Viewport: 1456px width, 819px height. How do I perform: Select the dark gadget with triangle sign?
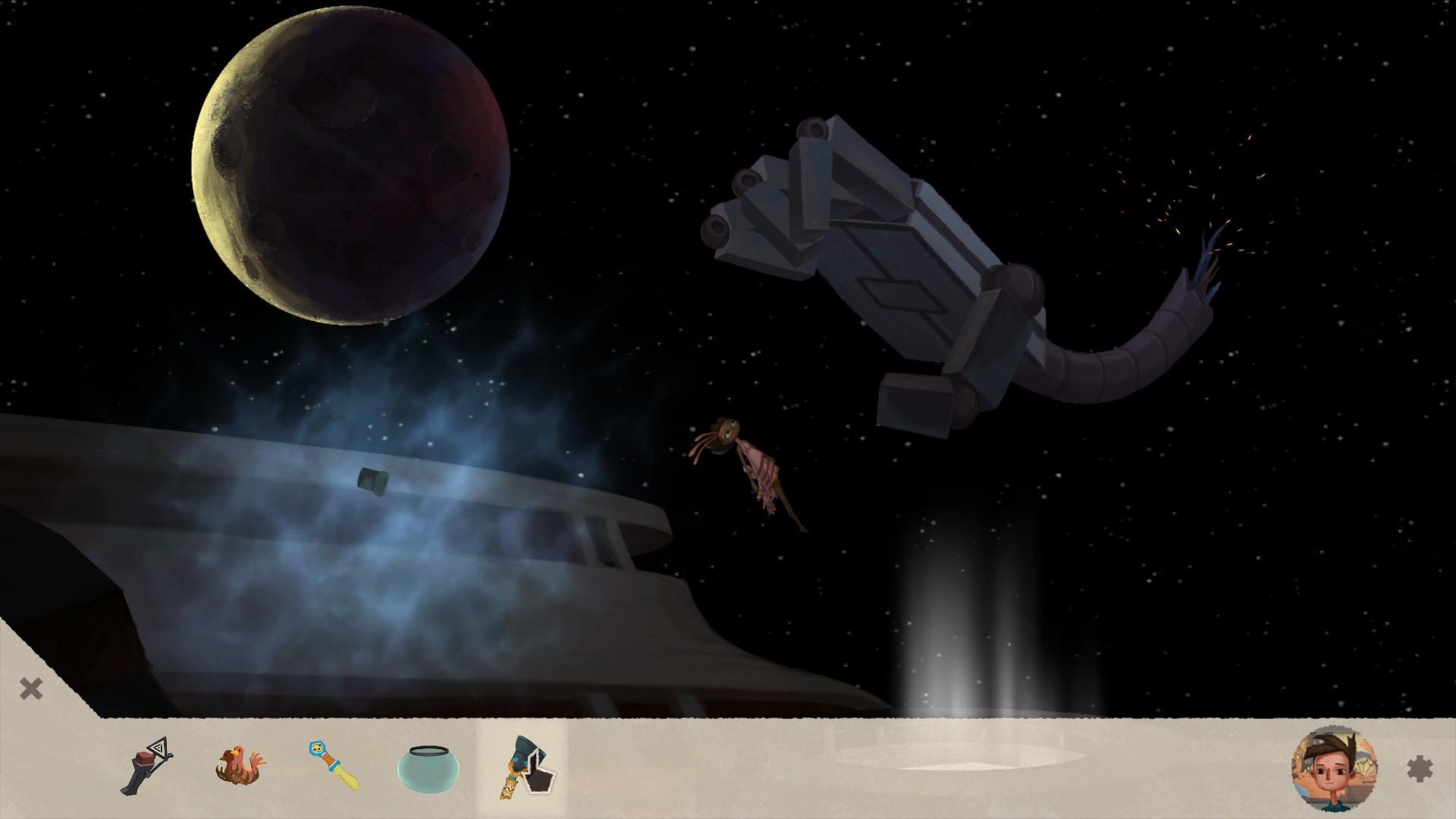click(146, 766)
